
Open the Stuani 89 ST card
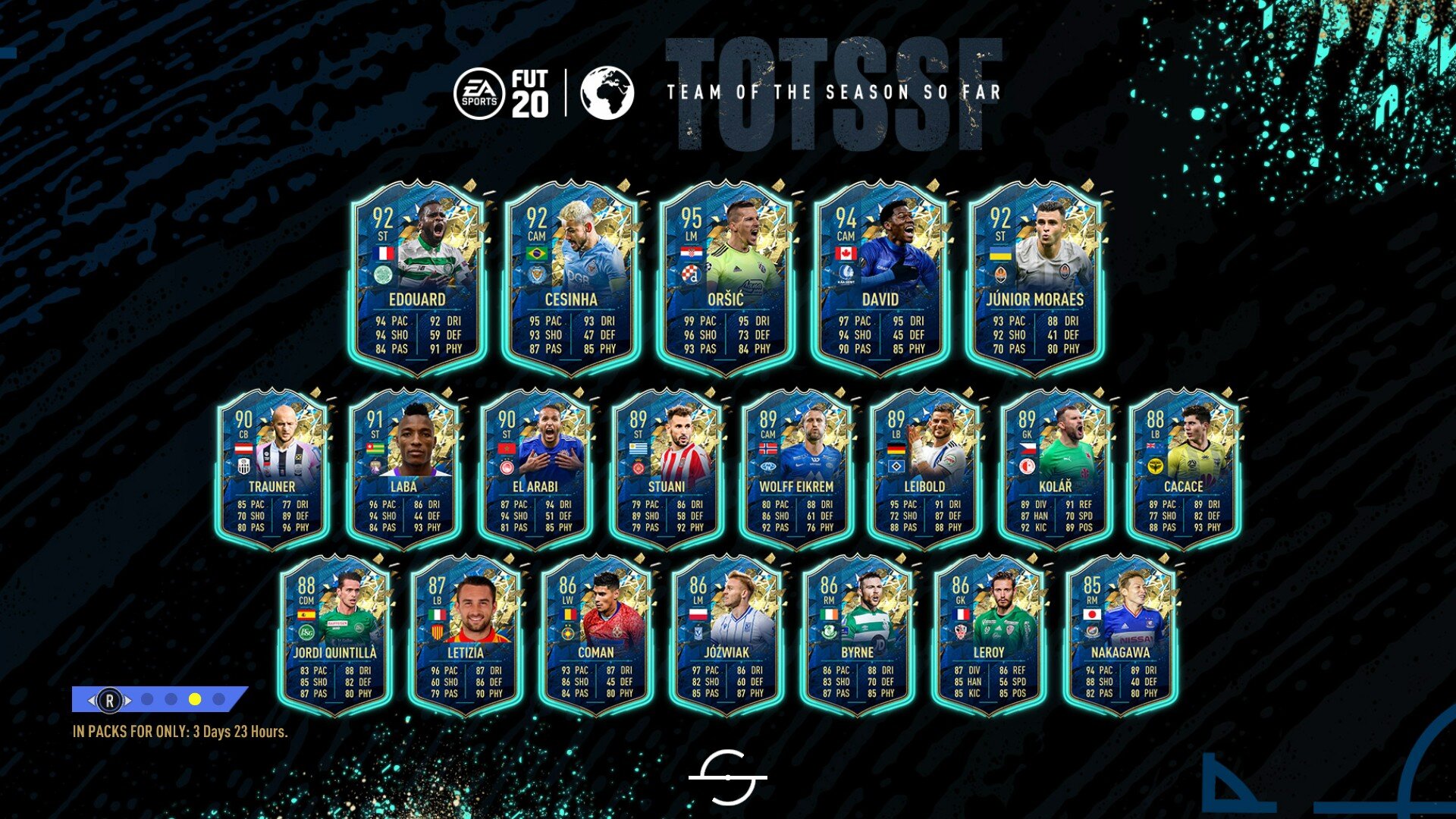click(x=667, y=470)
